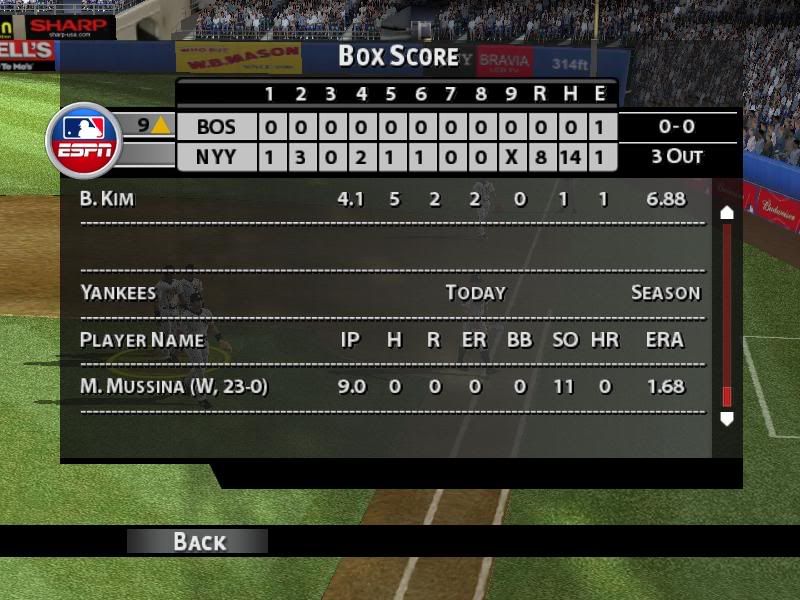Select the B. Kim pitcher row
800x600 pixels.
pyautogui.click(x=390, y=199)
